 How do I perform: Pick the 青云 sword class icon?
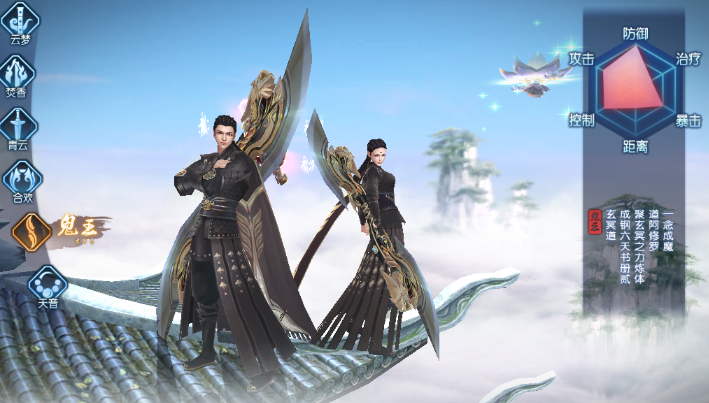(x=19, y=126)
